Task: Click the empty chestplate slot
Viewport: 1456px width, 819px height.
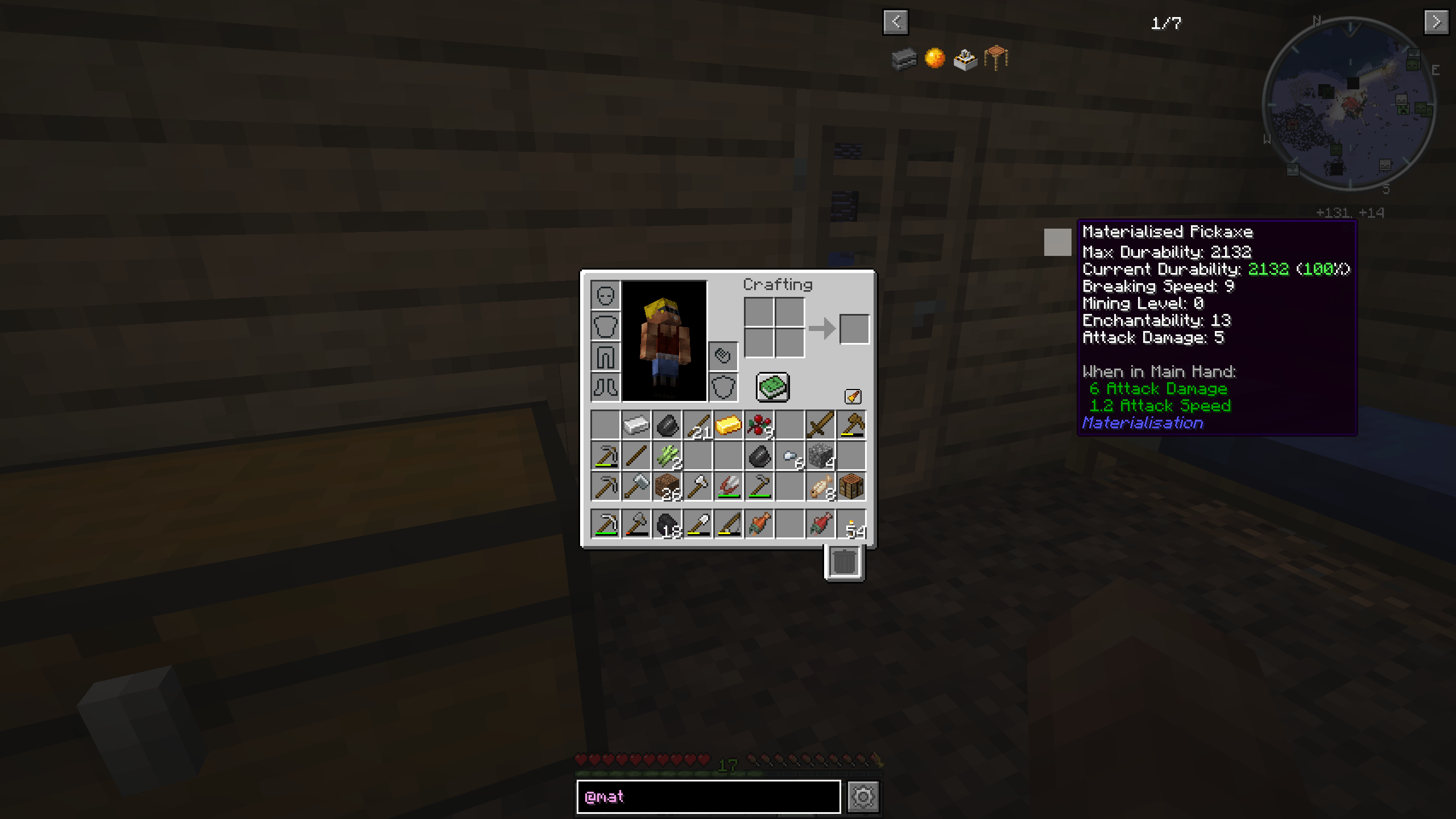Action: pos(606,326)
